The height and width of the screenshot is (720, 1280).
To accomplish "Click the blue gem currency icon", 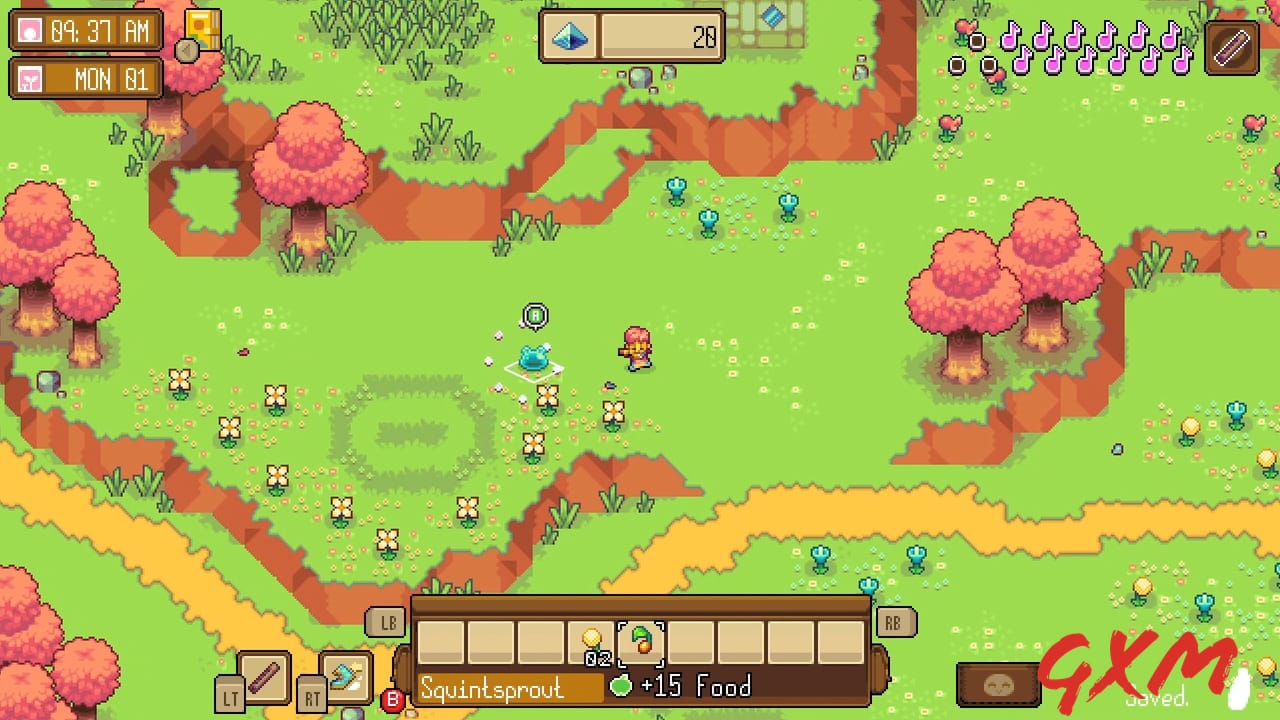I will pyautogui.click(x=570, y=38).
